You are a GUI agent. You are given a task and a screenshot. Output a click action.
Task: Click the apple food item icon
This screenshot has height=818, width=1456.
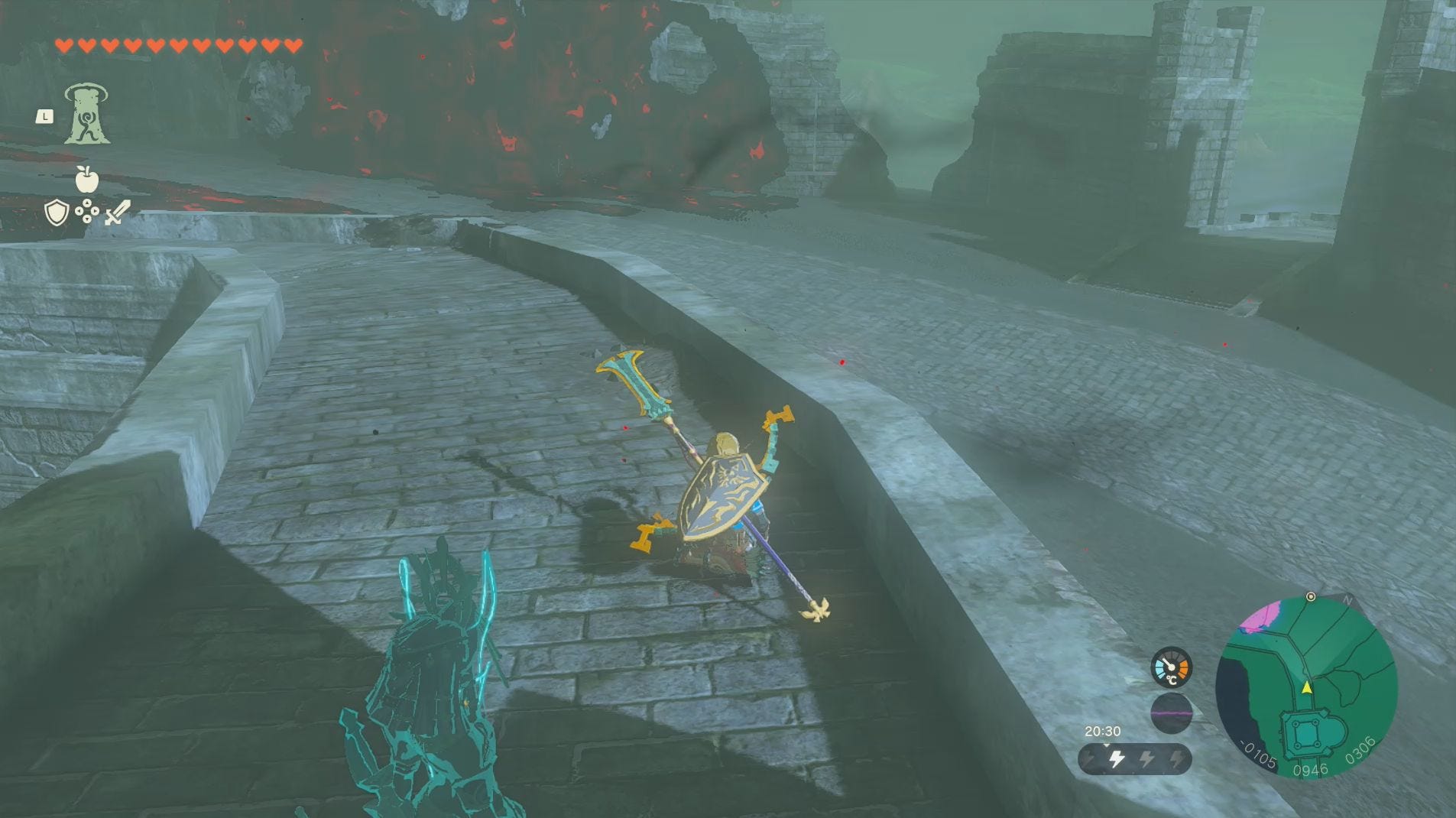click(x=86, y=179)
